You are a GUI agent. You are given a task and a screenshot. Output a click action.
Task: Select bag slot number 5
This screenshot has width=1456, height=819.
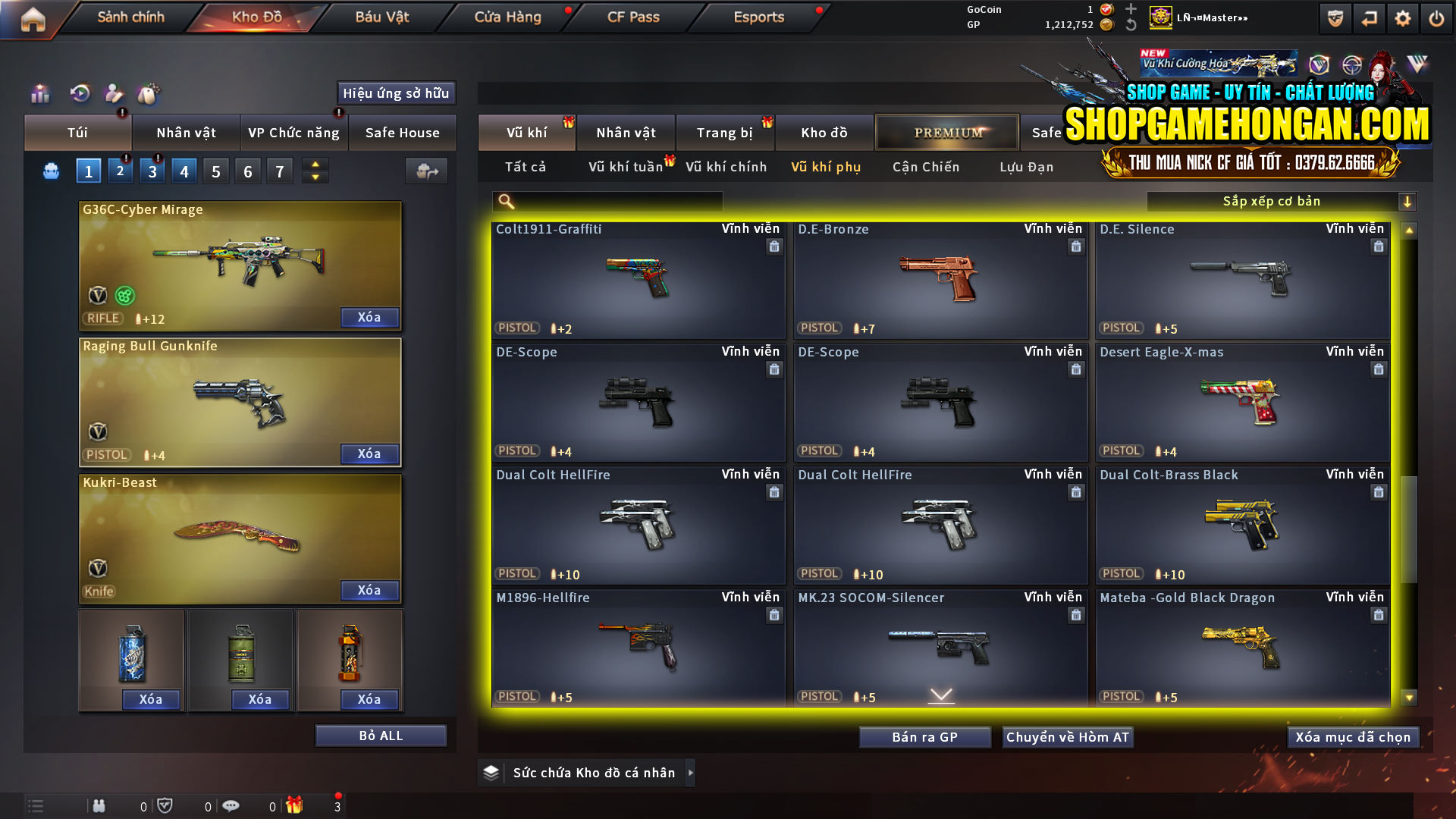pos(215,171)
